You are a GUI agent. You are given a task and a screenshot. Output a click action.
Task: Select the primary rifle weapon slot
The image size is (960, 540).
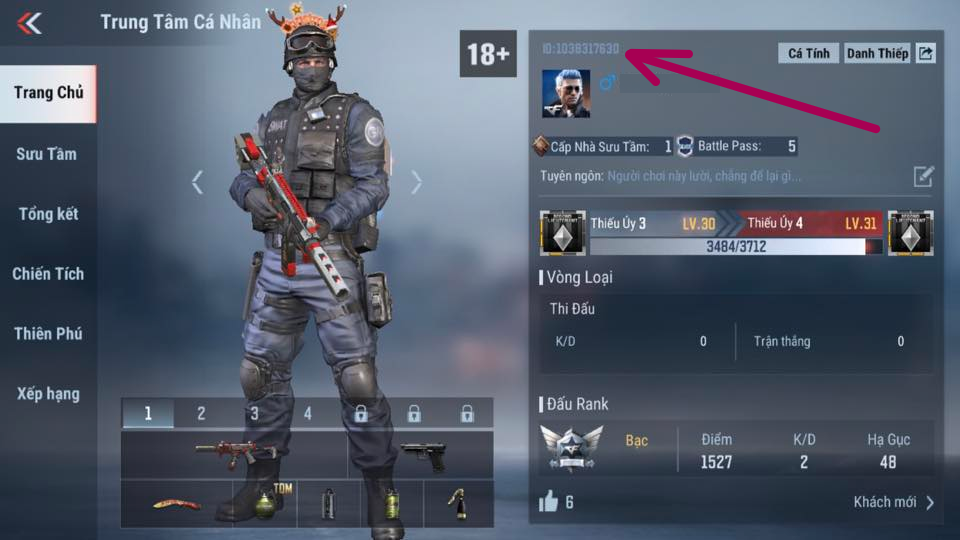pyautogui.click(x=235, y=454)
